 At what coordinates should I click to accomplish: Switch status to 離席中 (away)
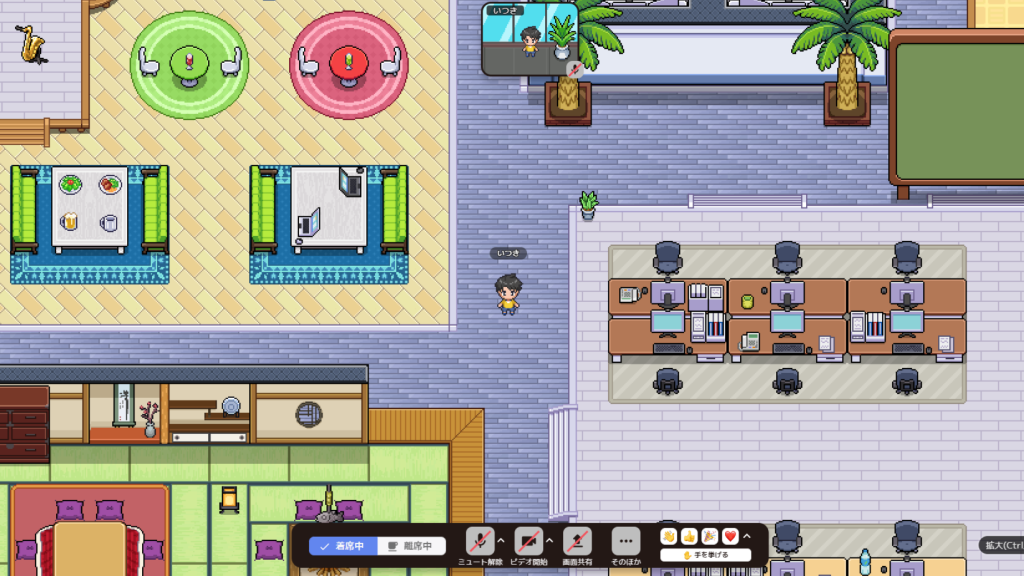click(410, 546)
